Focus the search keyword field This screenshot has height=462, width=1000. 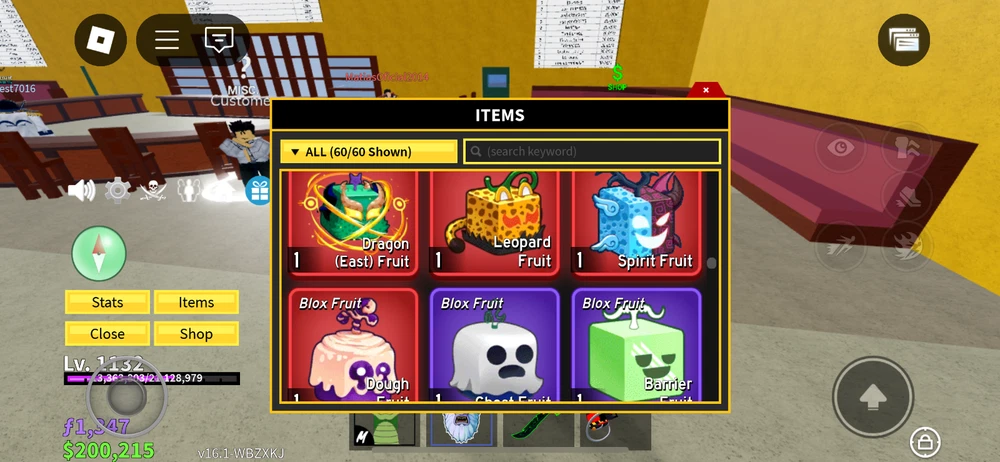(x=592, y=152)
